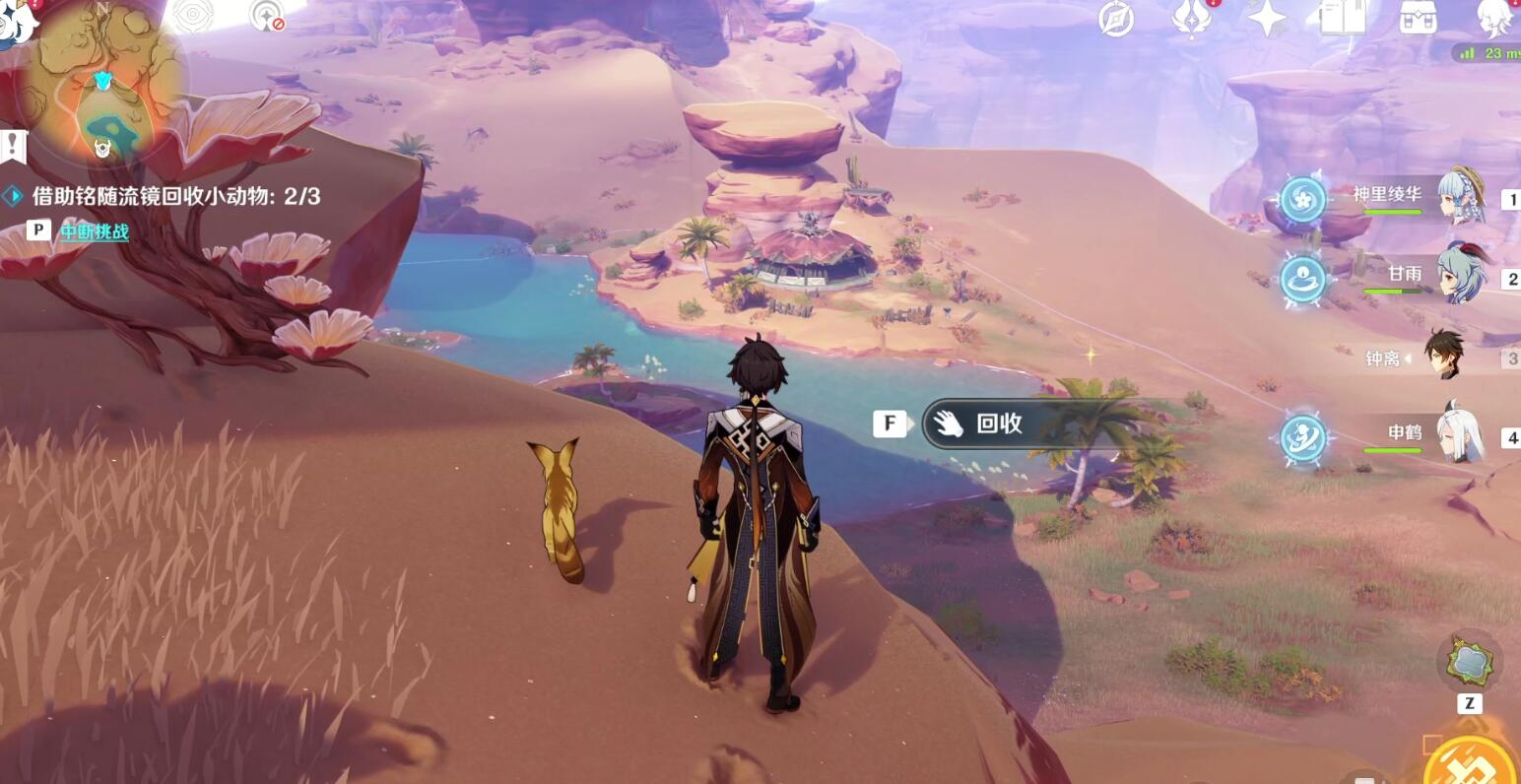Switch to party member 申鹤
This screenshot has width=1521, height=784.
pyautogui.click(x=1405, y=432)
